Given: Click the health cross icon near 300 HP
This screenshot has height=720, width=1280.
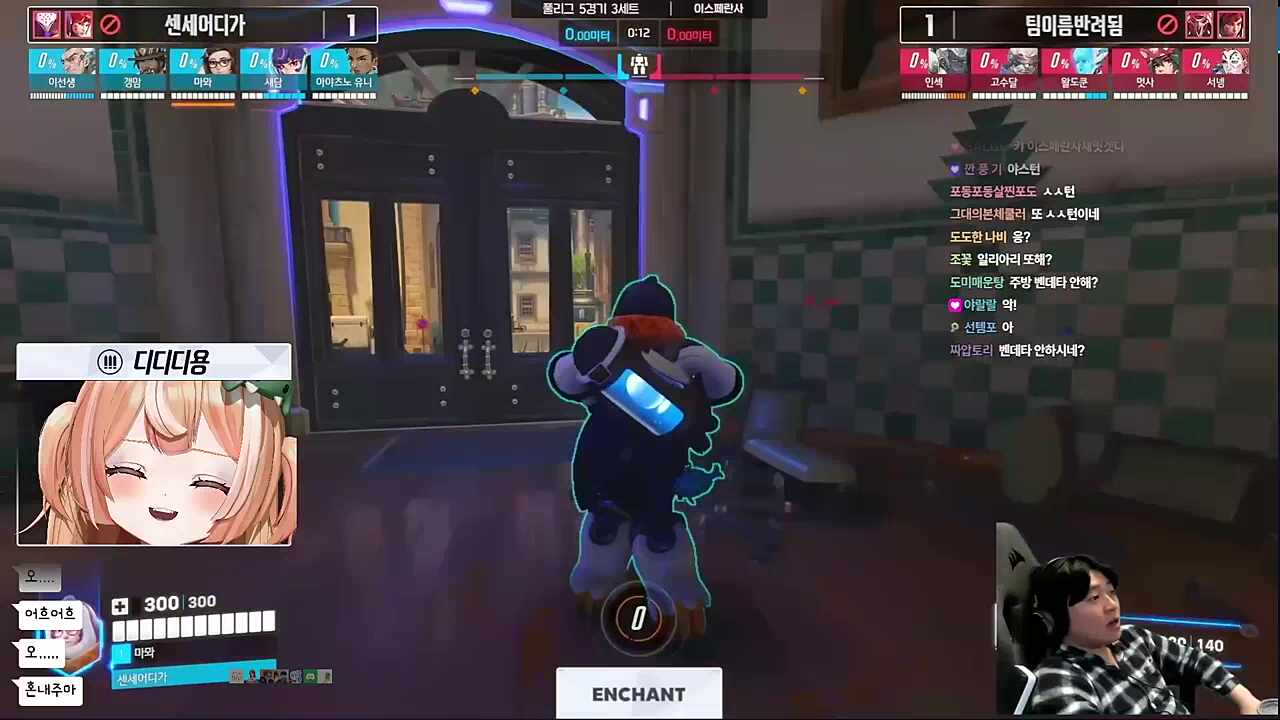Looking at the screenshot, I should click(120, 606).
